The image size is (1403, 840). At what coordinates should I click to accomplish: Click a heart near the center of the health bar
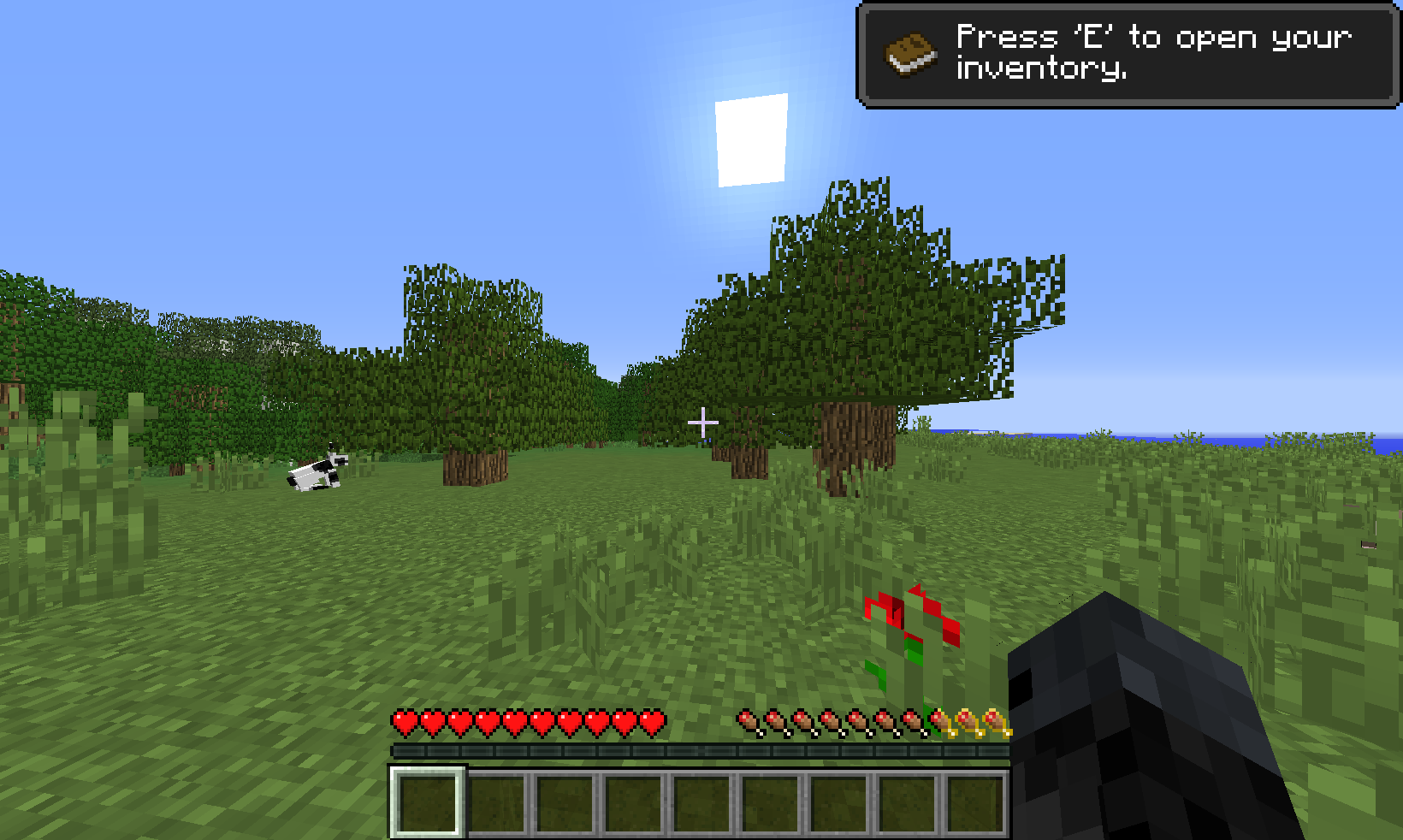click(526, 723)
